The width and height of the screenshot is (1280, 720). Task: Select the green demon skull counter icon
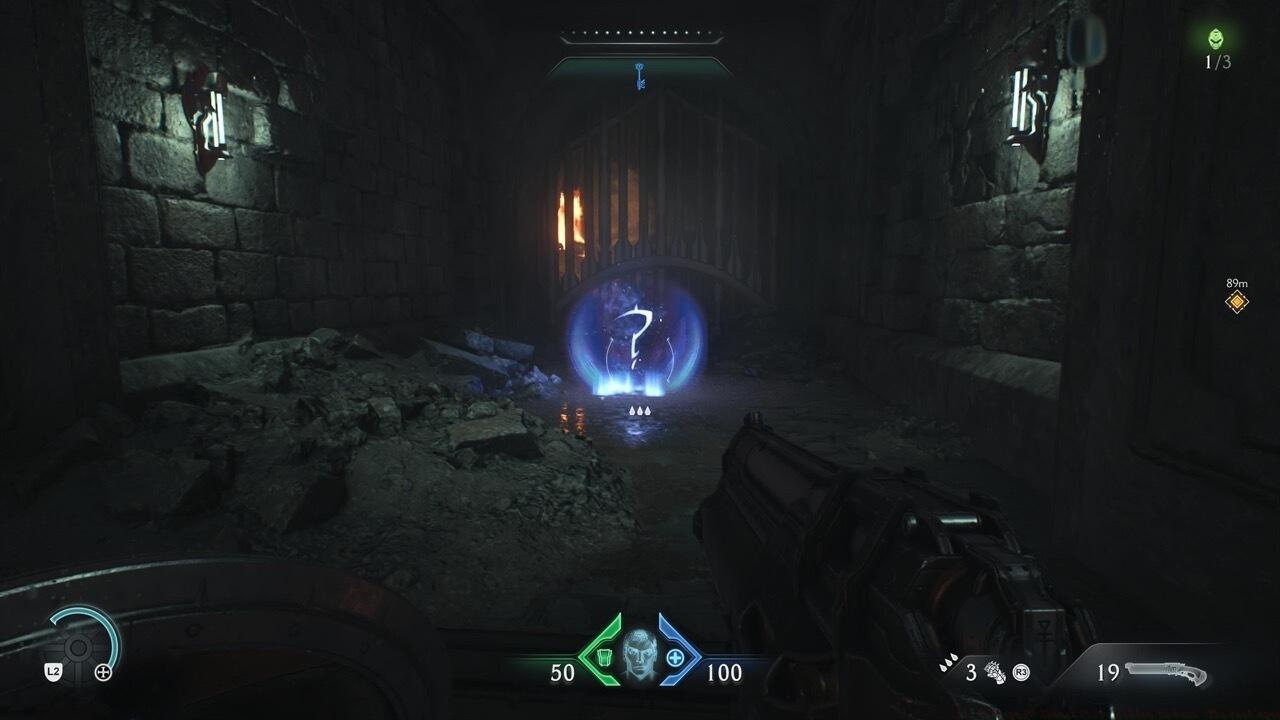pos(1217,39)
